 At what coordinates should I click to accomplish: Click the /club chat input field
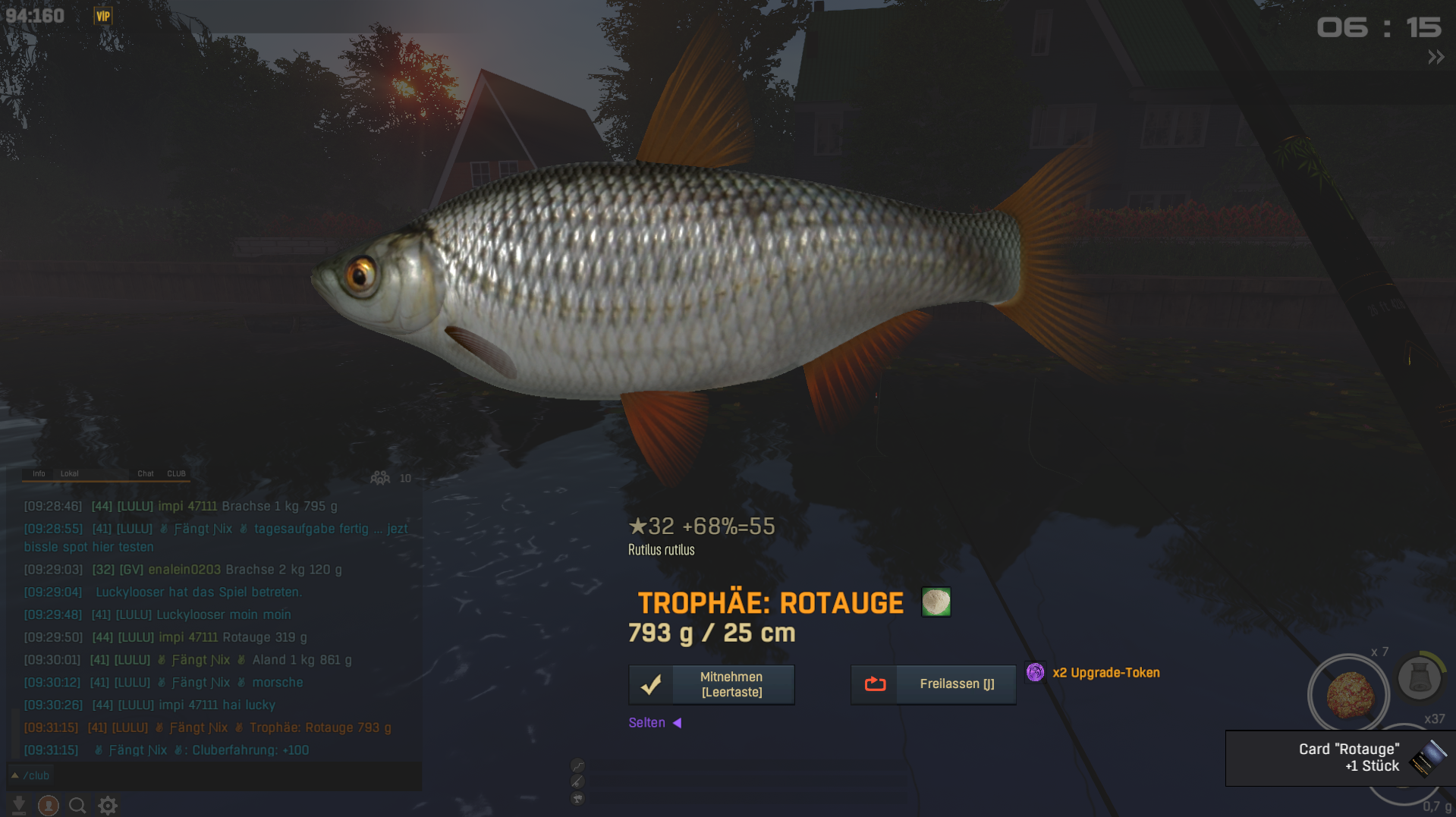pyautogui.click(x=212, y=775)
